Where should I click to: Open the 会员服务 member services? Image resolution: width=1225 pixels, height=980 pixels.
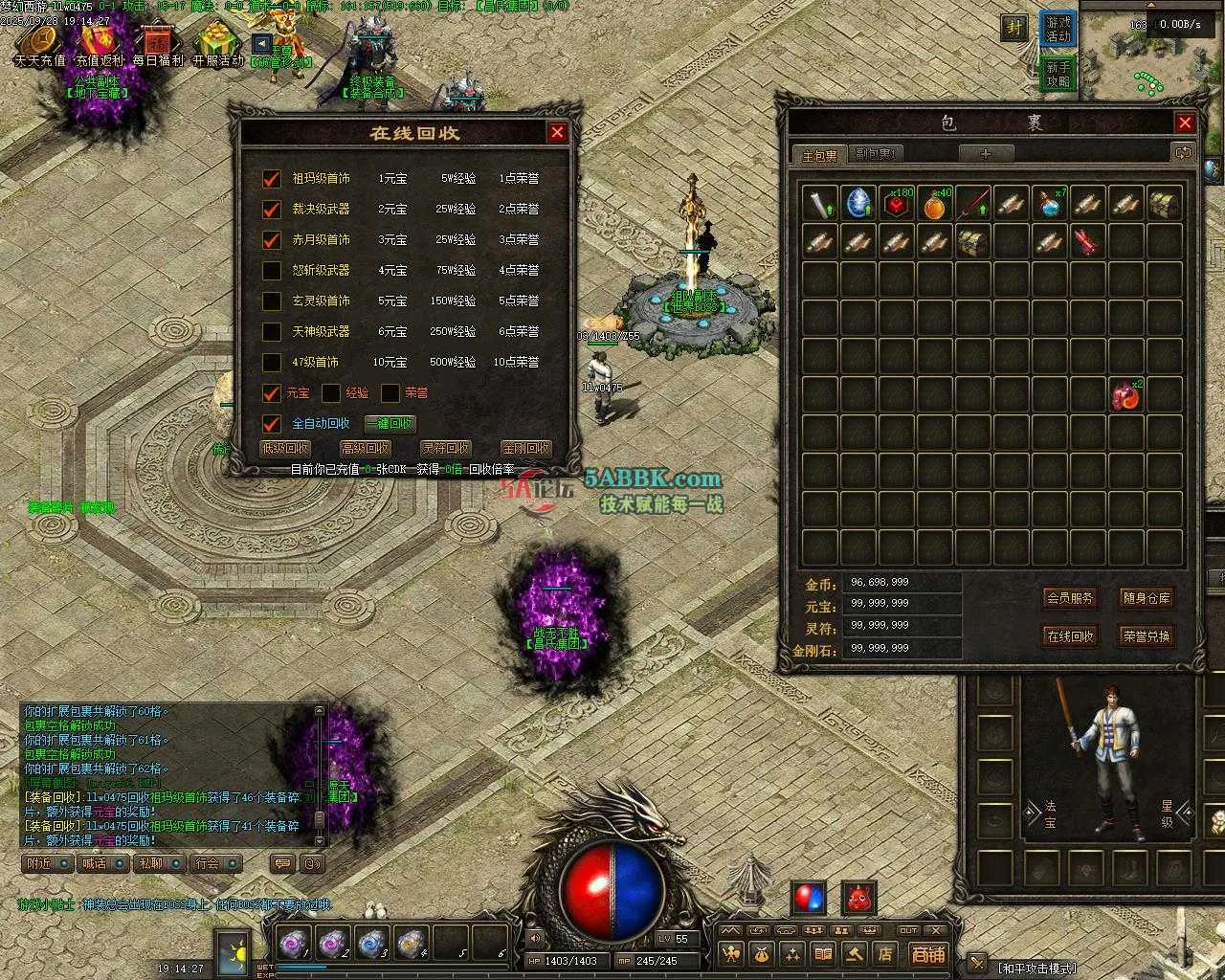coord(1070,598)
